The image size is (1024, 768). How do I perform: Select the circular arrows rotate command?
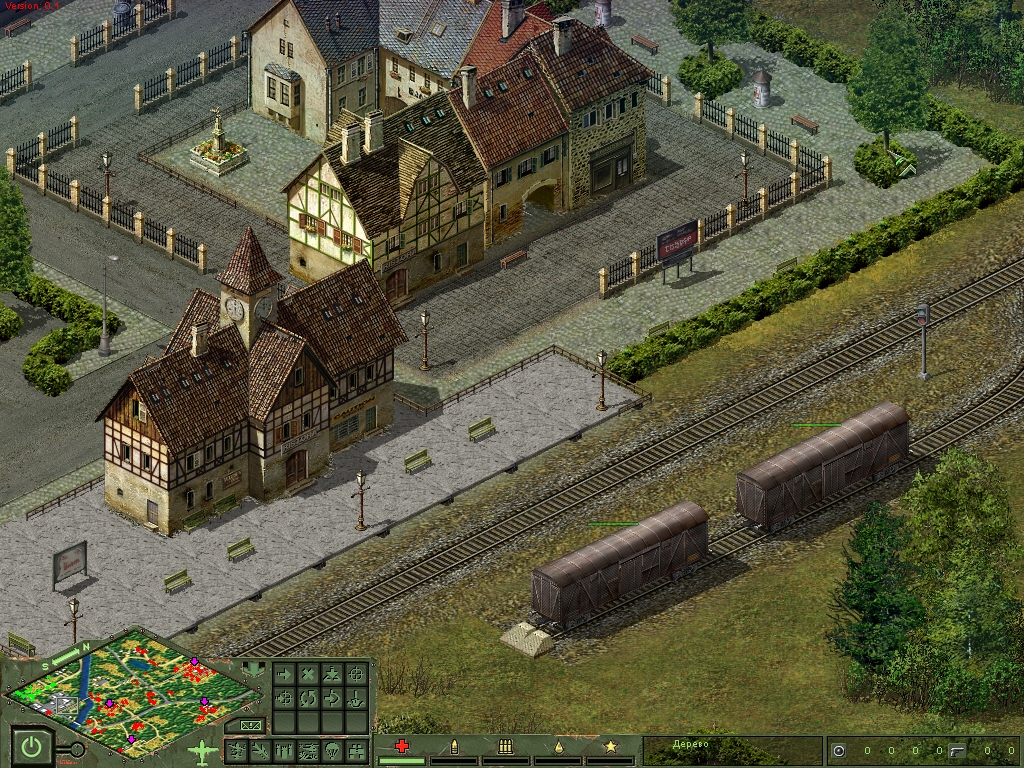click(x=308, y=698)
